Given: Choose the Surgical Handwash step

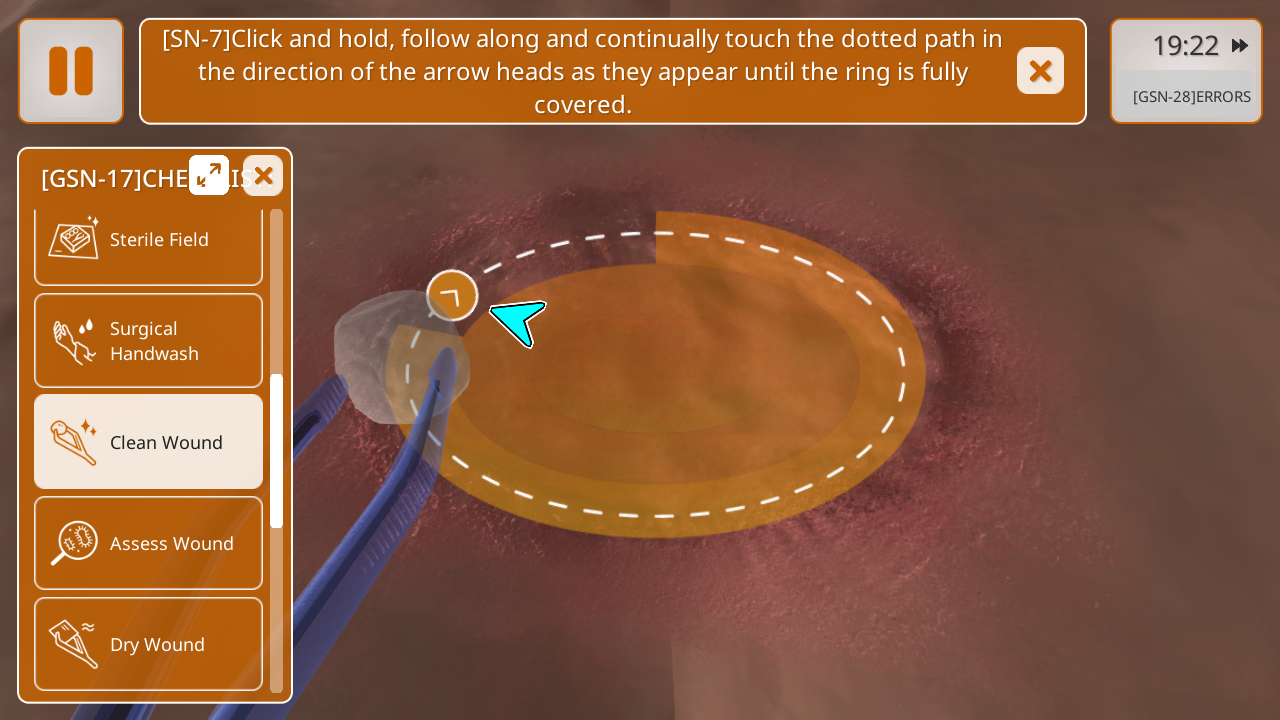Looking at the screenshot, I should coord(148,341).
